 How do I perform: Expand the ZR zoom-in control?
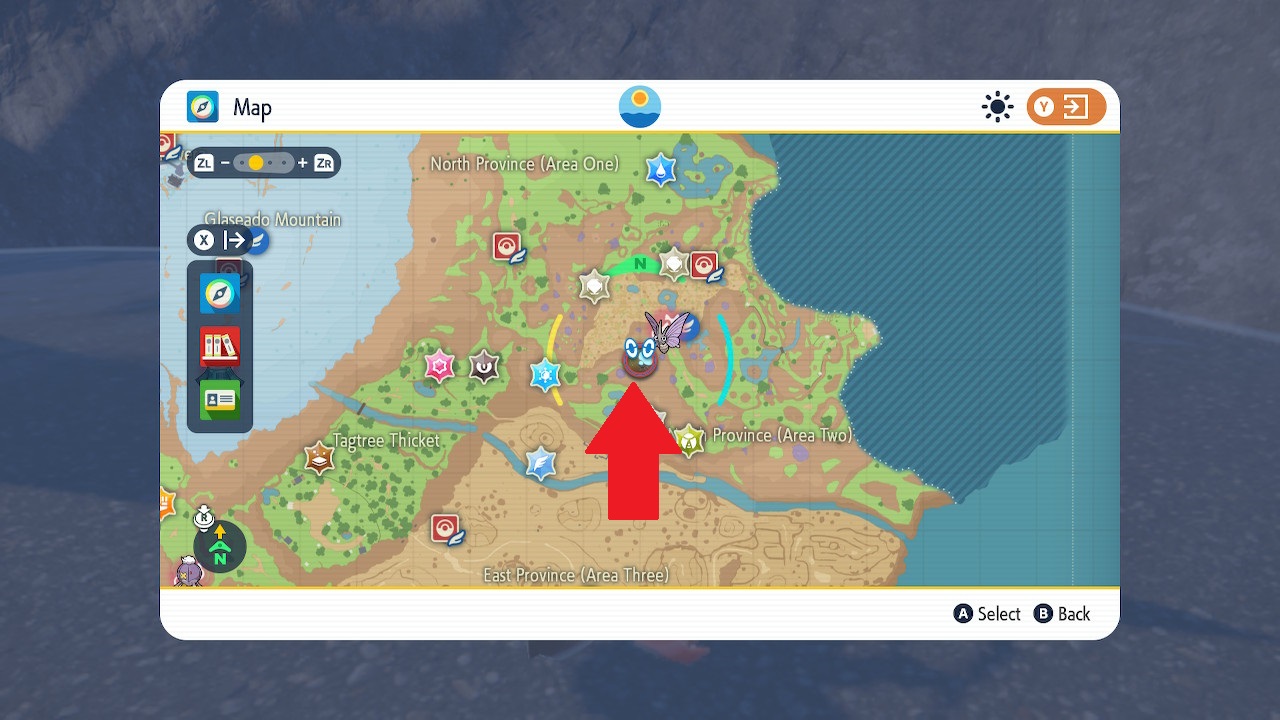tap(322, 163)
